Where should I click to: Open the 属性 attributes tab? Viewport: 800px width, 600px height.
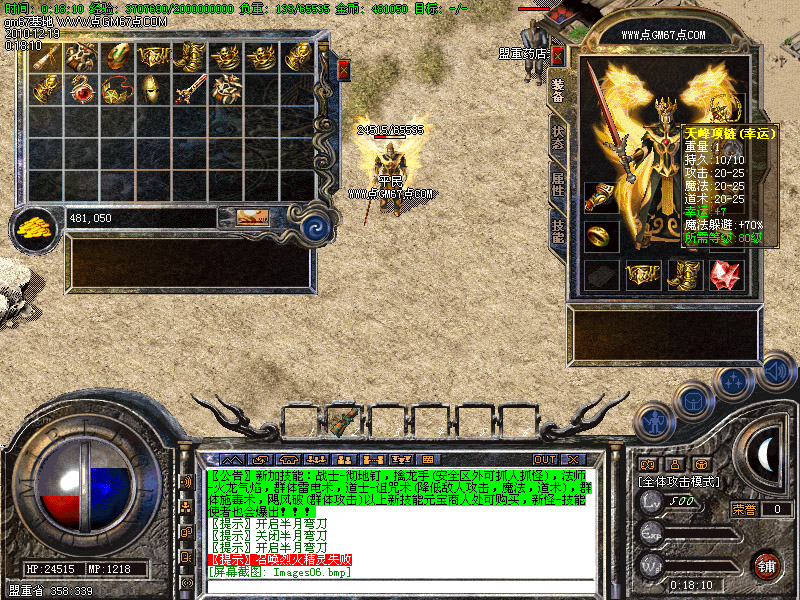click(x=558, y=184)
